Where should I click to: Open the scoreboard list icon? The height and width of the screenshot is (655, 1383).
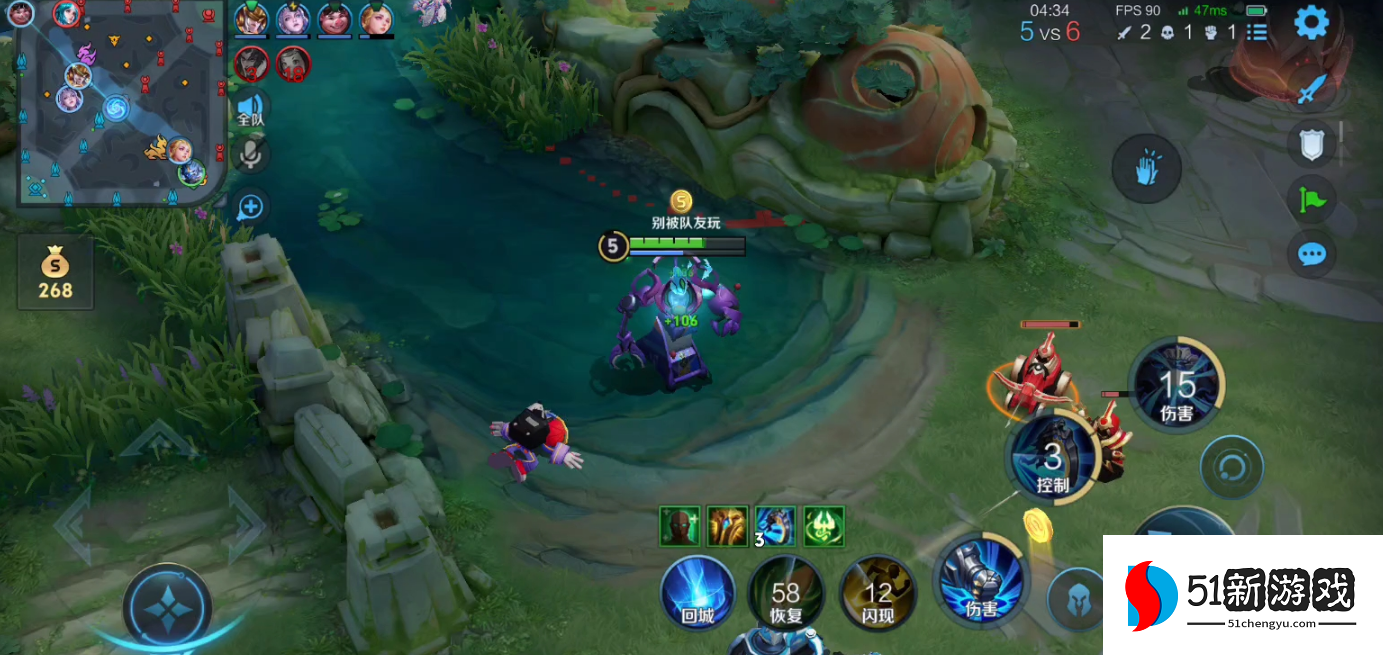pos(1257,32)
